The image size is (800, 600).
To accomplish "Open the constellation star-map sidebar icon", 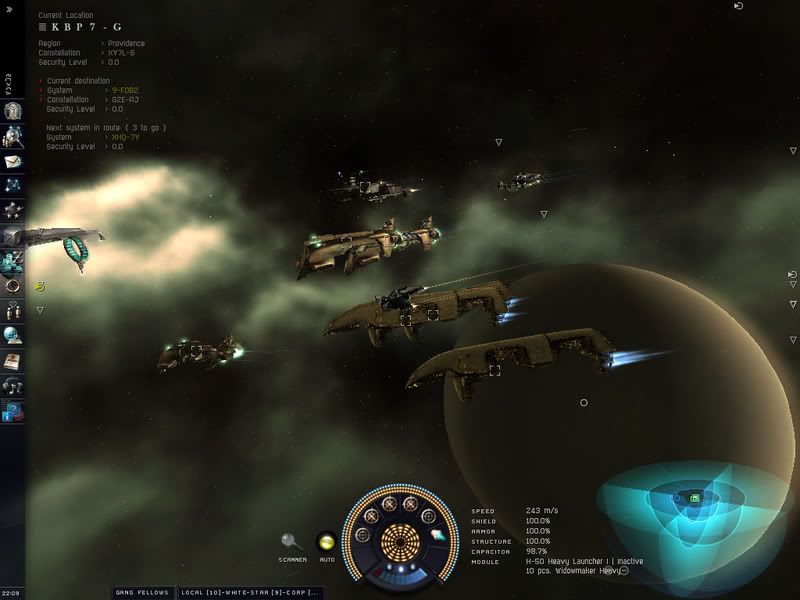I will (13, 186).
